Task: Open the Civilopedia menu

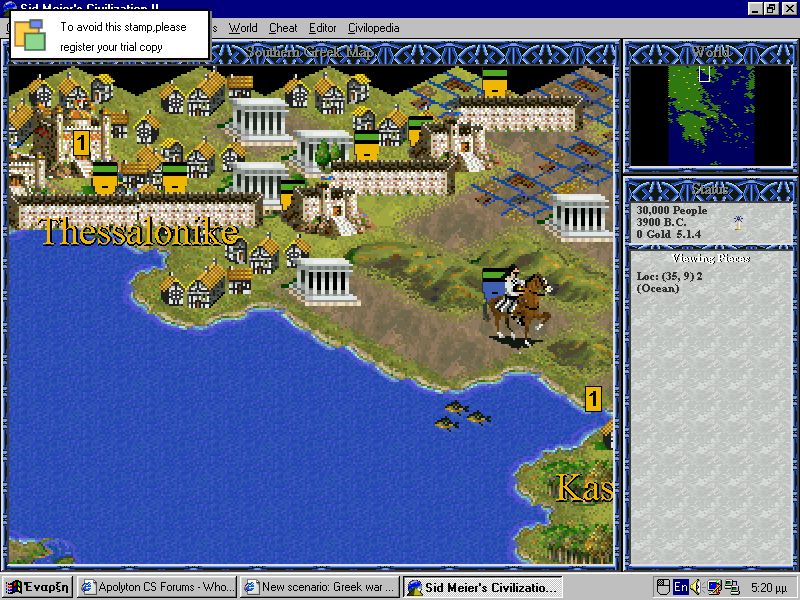Action: [x=373, y=28]
